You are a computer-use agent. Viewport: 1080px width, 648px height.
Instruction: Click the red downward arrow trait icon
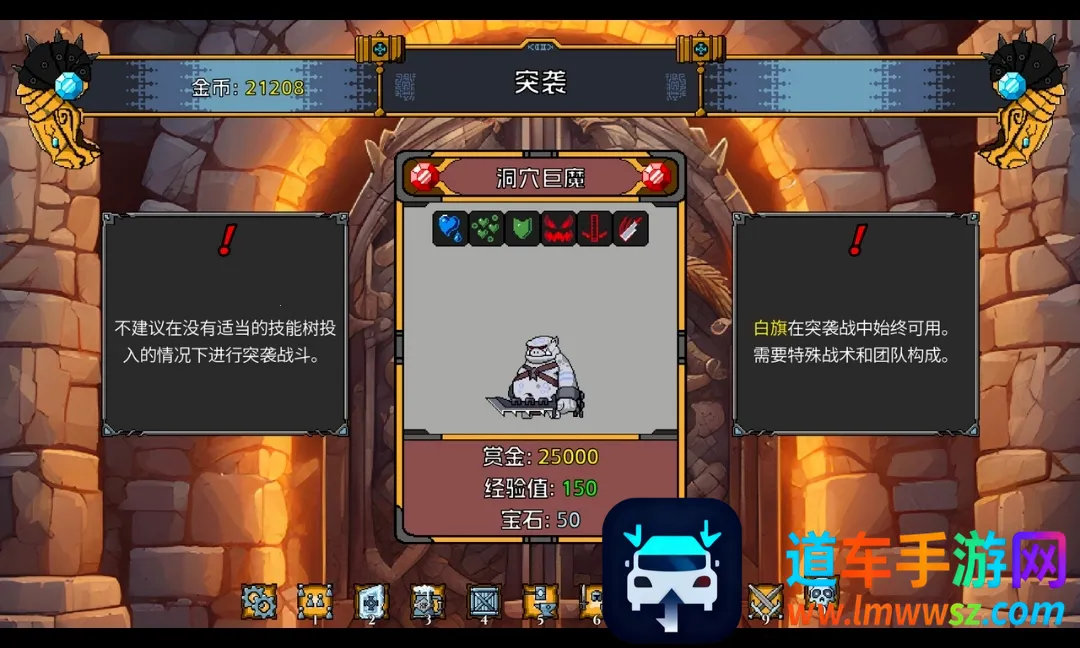pos(594,228)
